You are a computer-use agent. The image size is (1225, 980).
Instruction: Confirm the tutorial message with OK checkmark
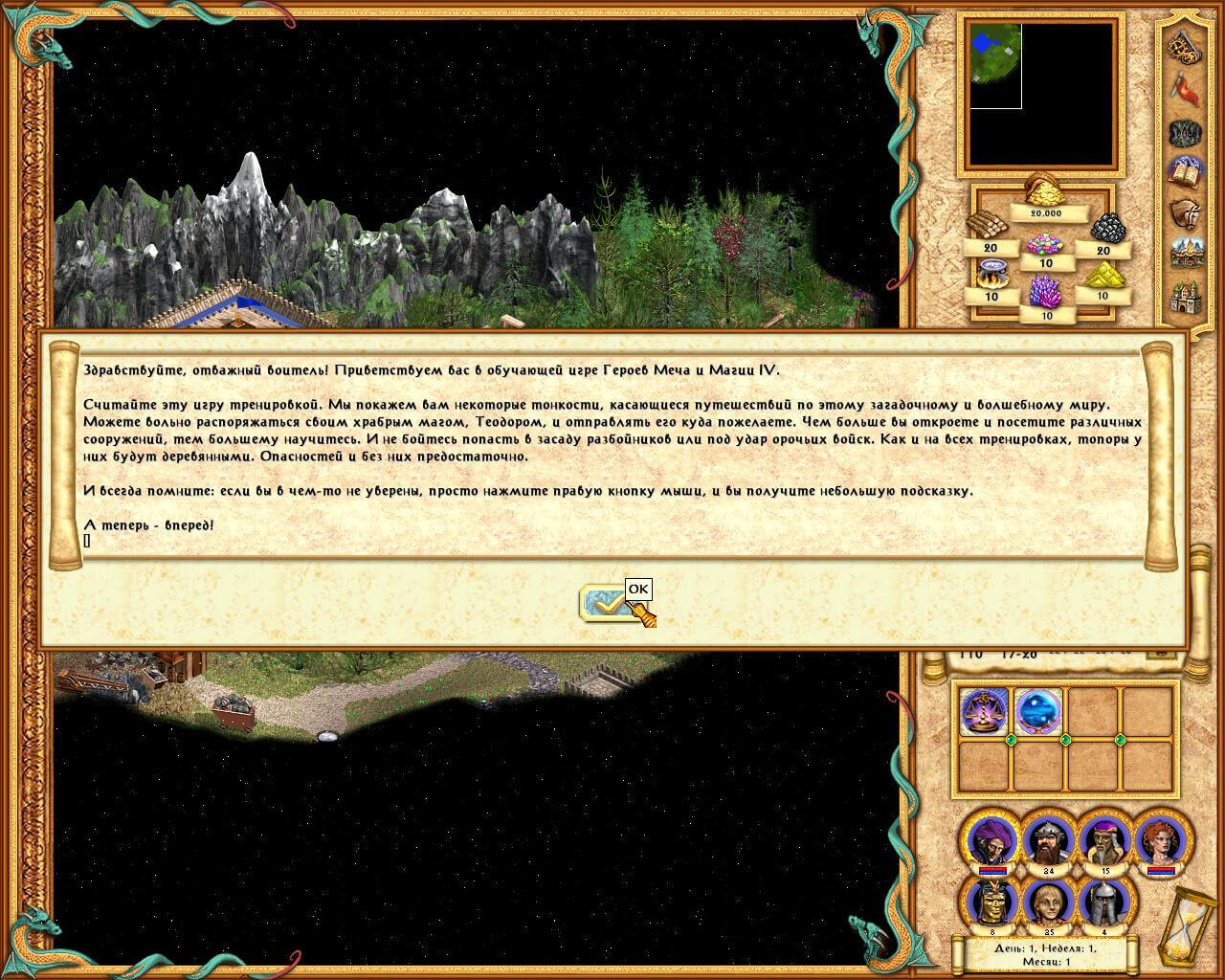point(605,604)
